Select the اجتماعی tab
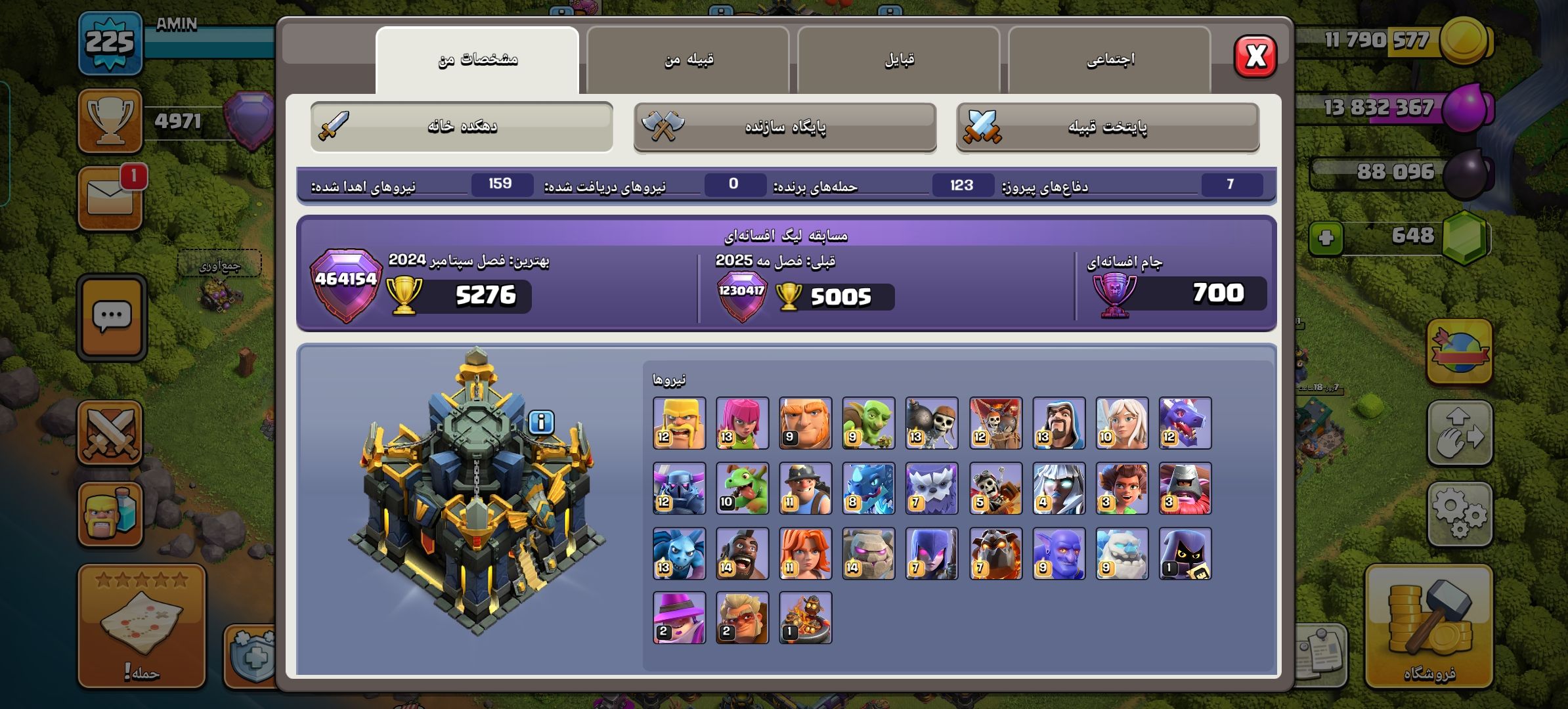The height and width of the screenshot is (709, 1568). pyautogui.click(x=1110, y=60)
